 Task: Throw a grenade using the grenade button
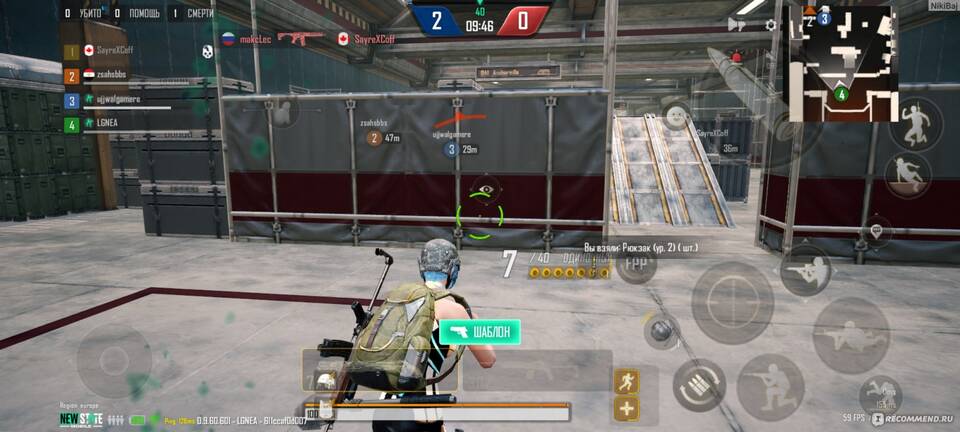click(x=661, y=331)
